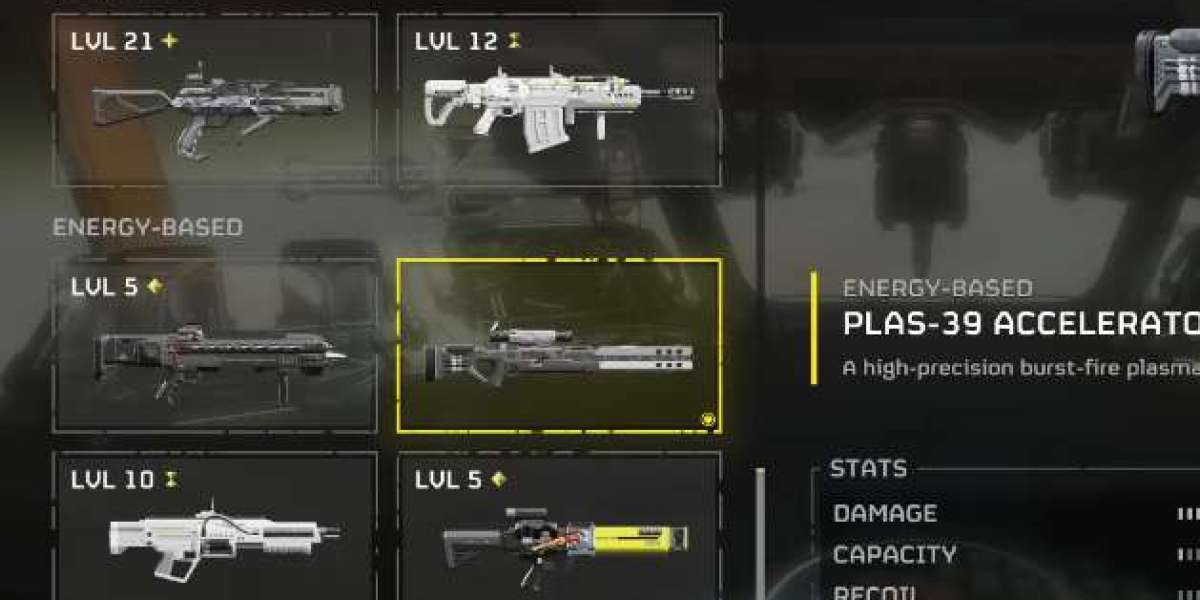Select the LVL 21 weapon tile

point(215,100)
